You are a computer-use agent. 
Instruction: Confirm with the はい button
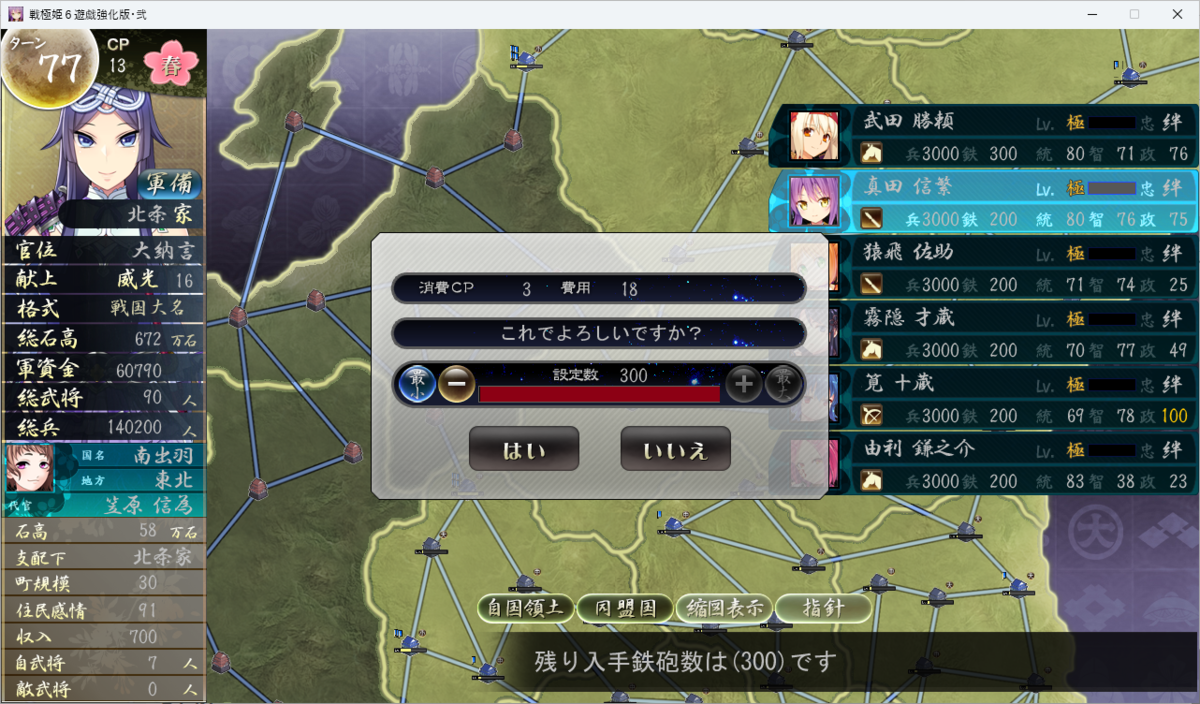click(523, 449)
